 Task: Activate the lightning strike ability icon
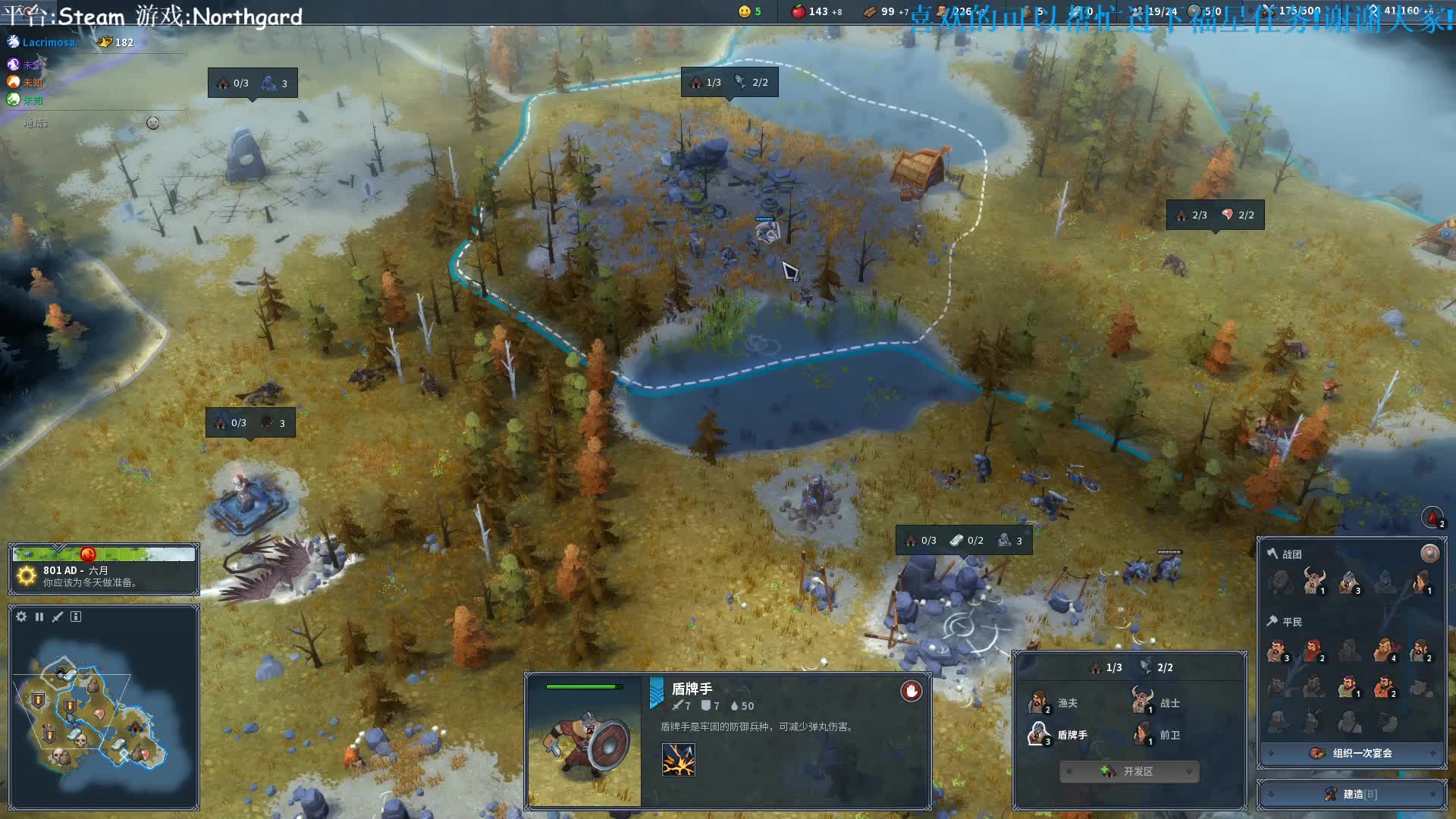pyautogui.click(x=678, y=759)
